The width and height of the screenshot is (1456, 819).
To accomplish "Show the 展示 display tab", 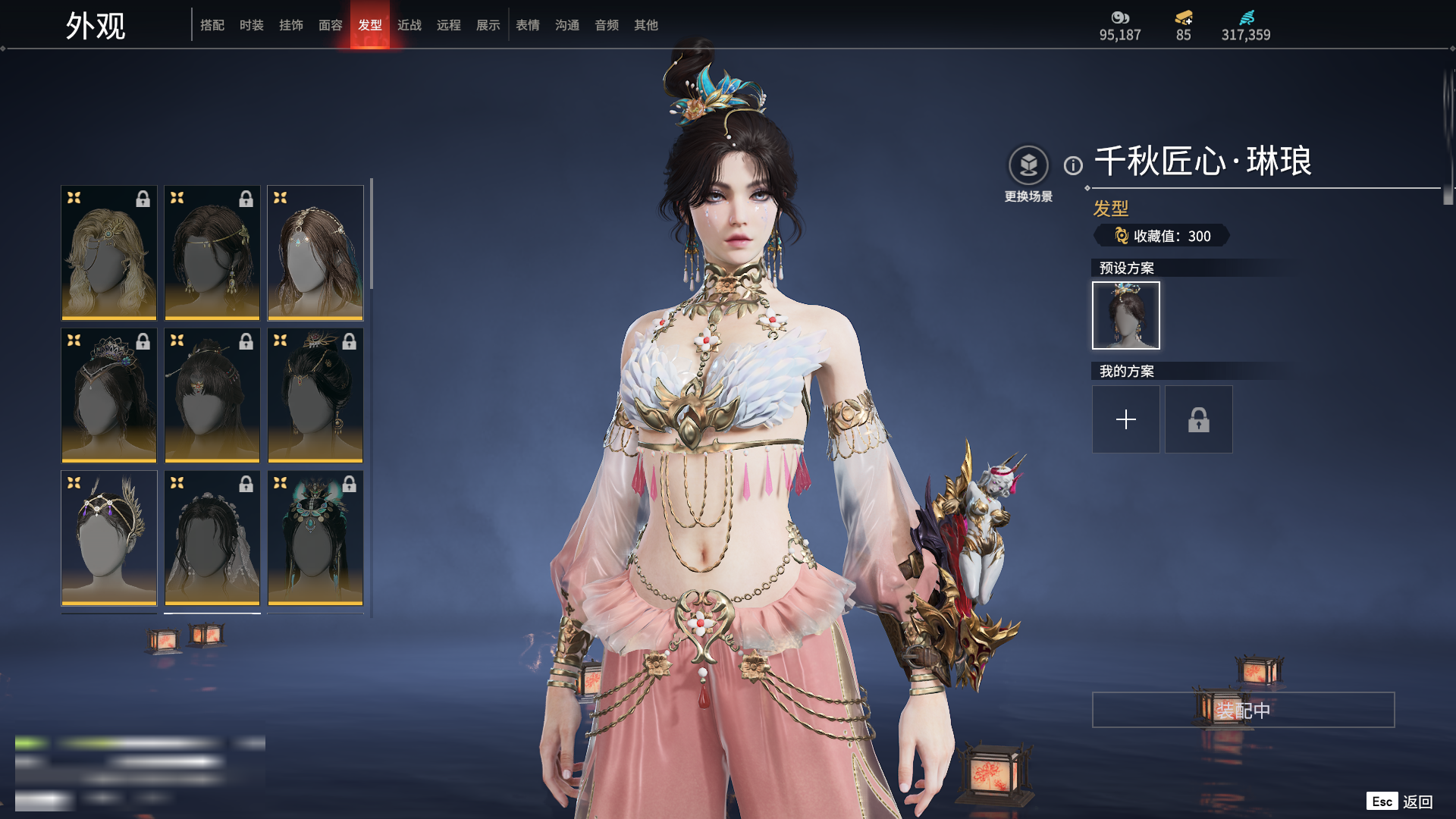I will coord(488,25).
